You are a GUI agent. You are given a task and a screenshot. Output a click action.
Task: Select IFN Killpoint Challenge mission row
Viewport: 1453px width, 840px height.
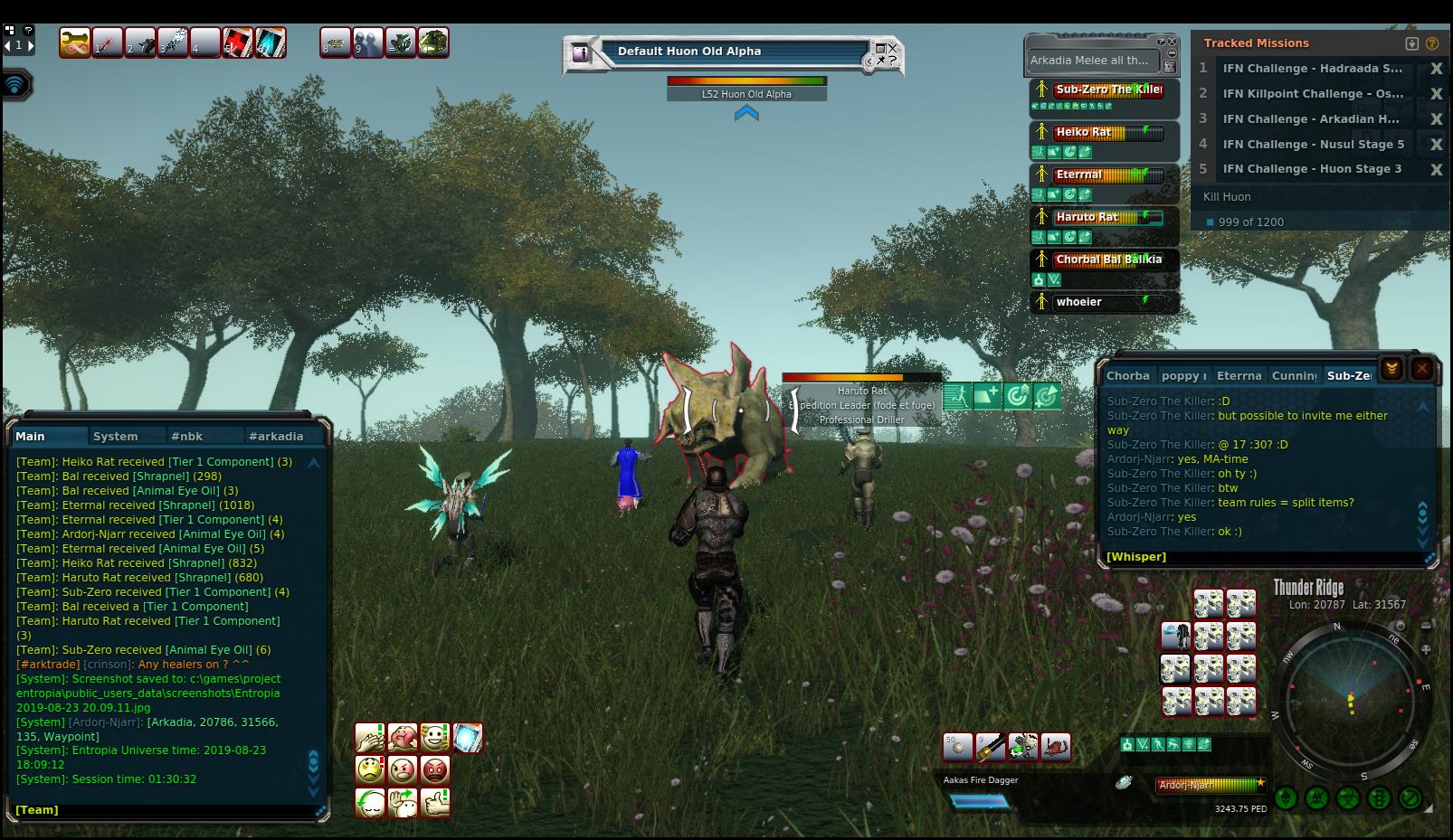click(1312, 93)
